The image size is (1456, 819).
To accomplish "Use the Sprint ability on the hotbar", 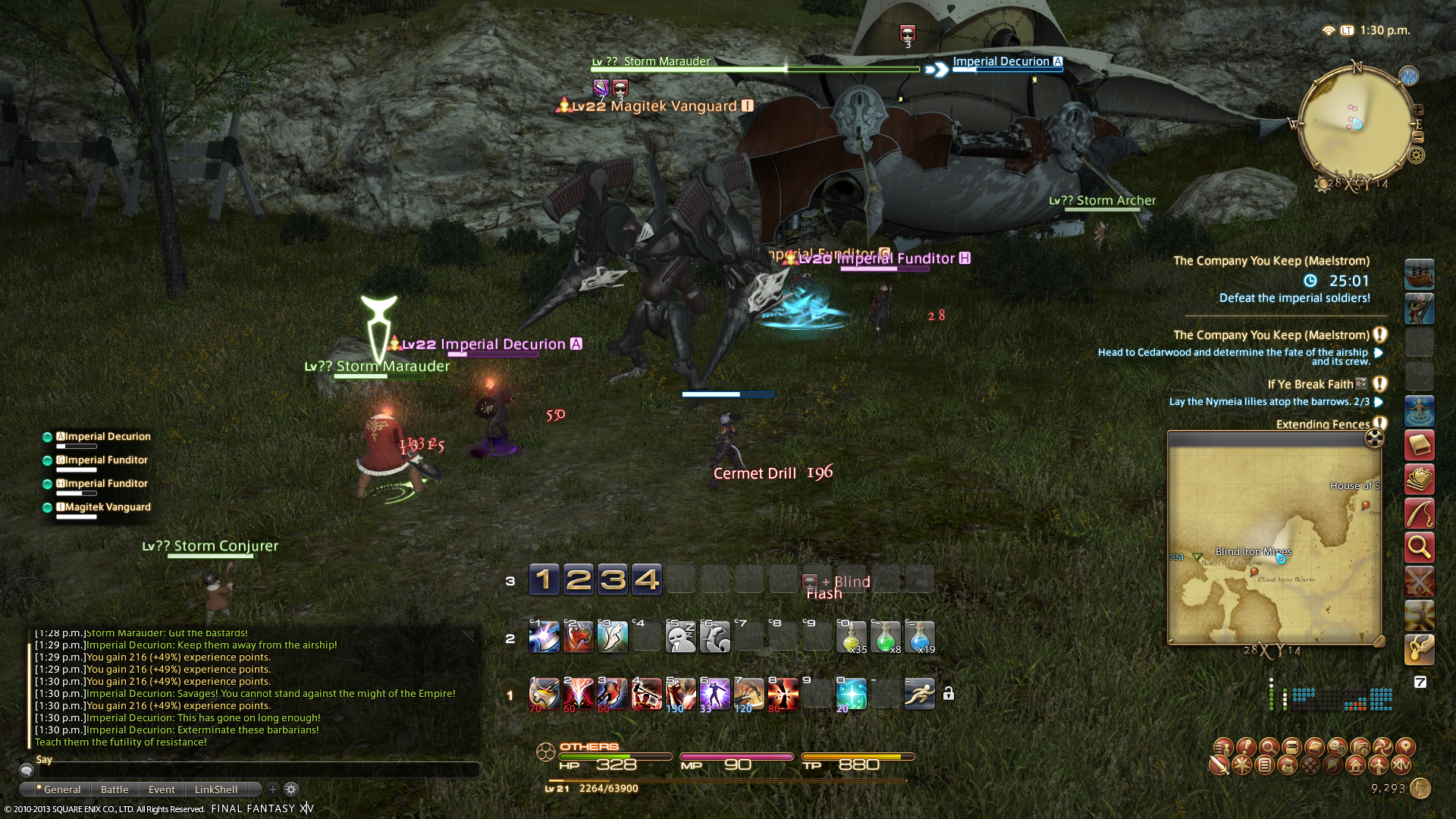I will point(919,694).
